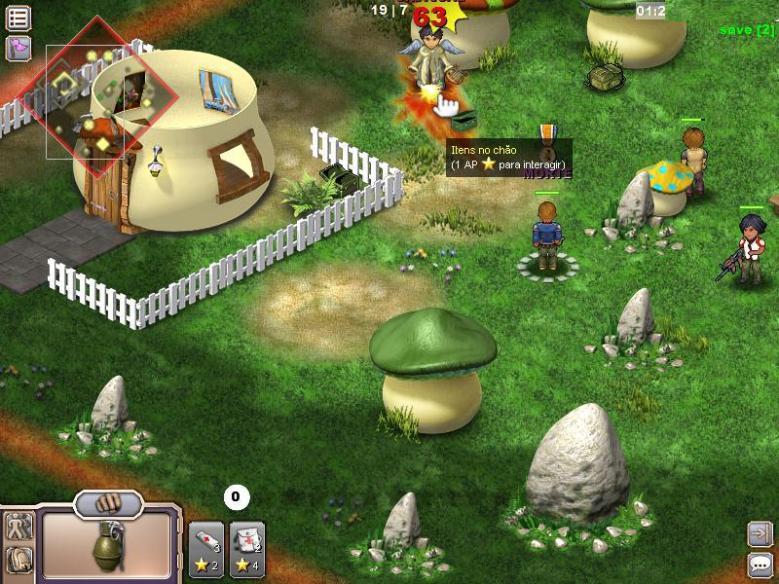Open the backpack inventory

pyautogui.click(x=18, y=560)
